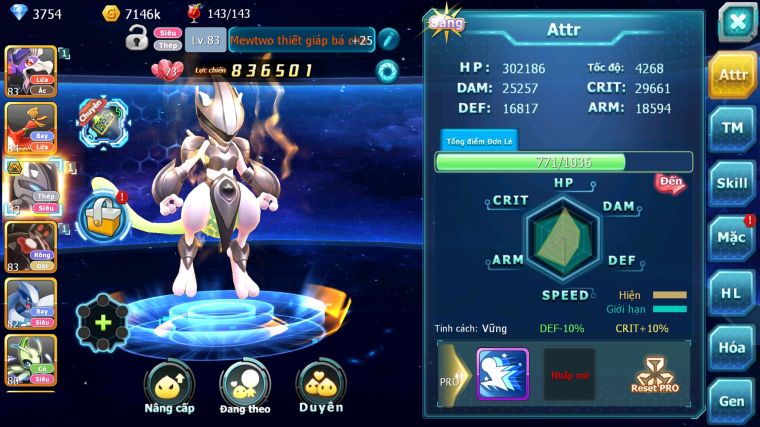The width and height of the screenshot is (760, 427).
Task: Close the character screen with the X
Action: (x=737, y=22)
